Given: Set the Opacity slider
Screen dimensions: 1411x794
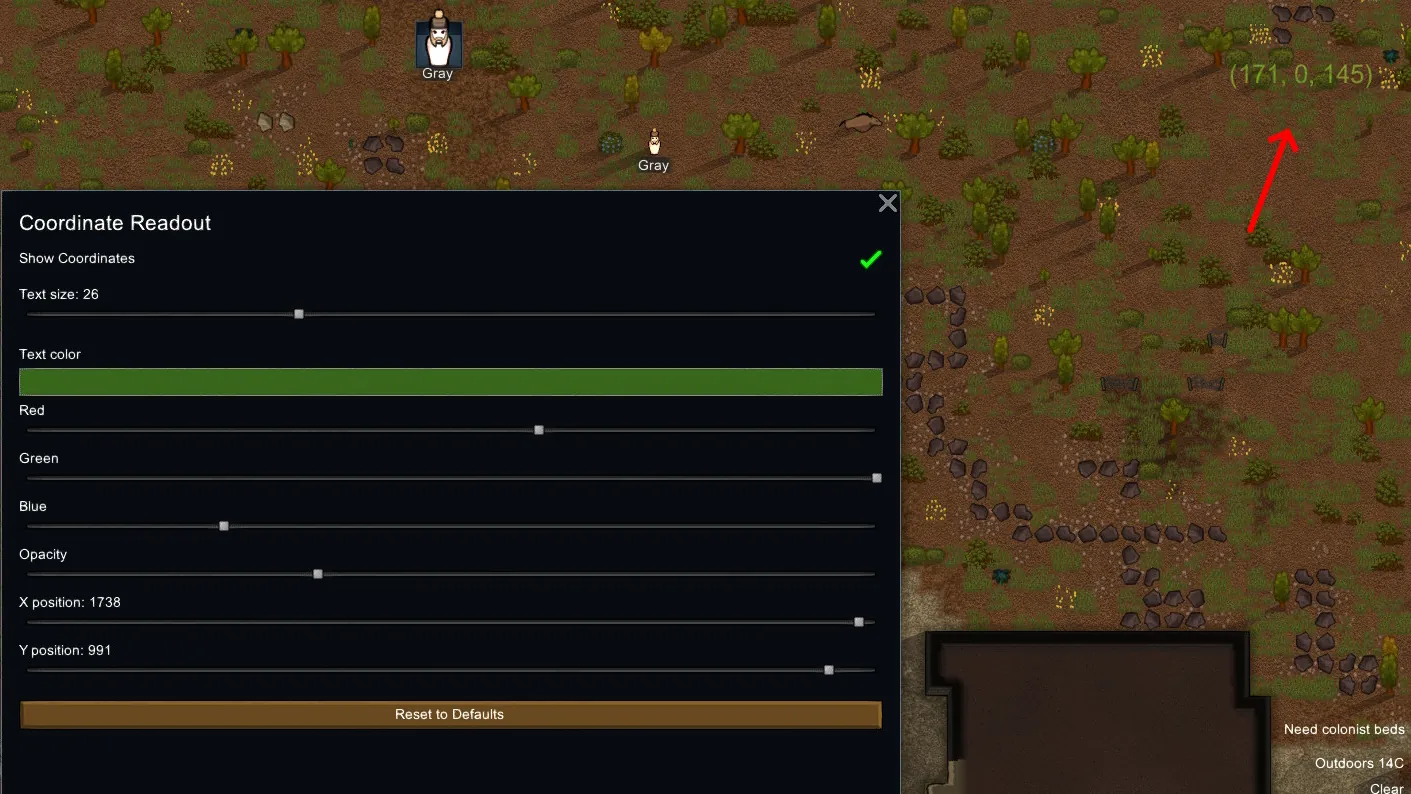Looking at the screenshot, I should (x=318, y=574).
